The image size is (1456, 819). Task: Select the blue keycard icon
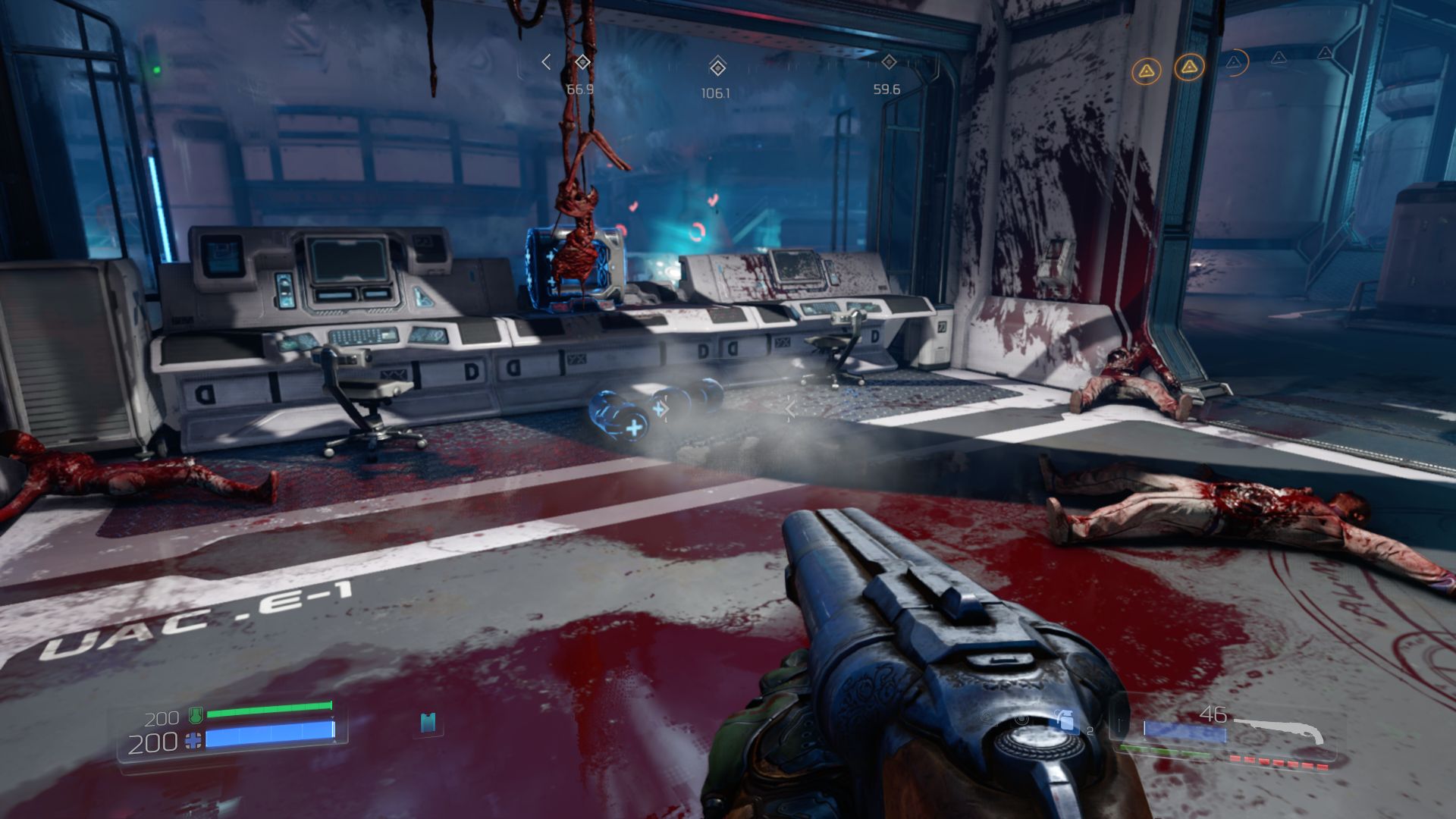click(428, 723)
